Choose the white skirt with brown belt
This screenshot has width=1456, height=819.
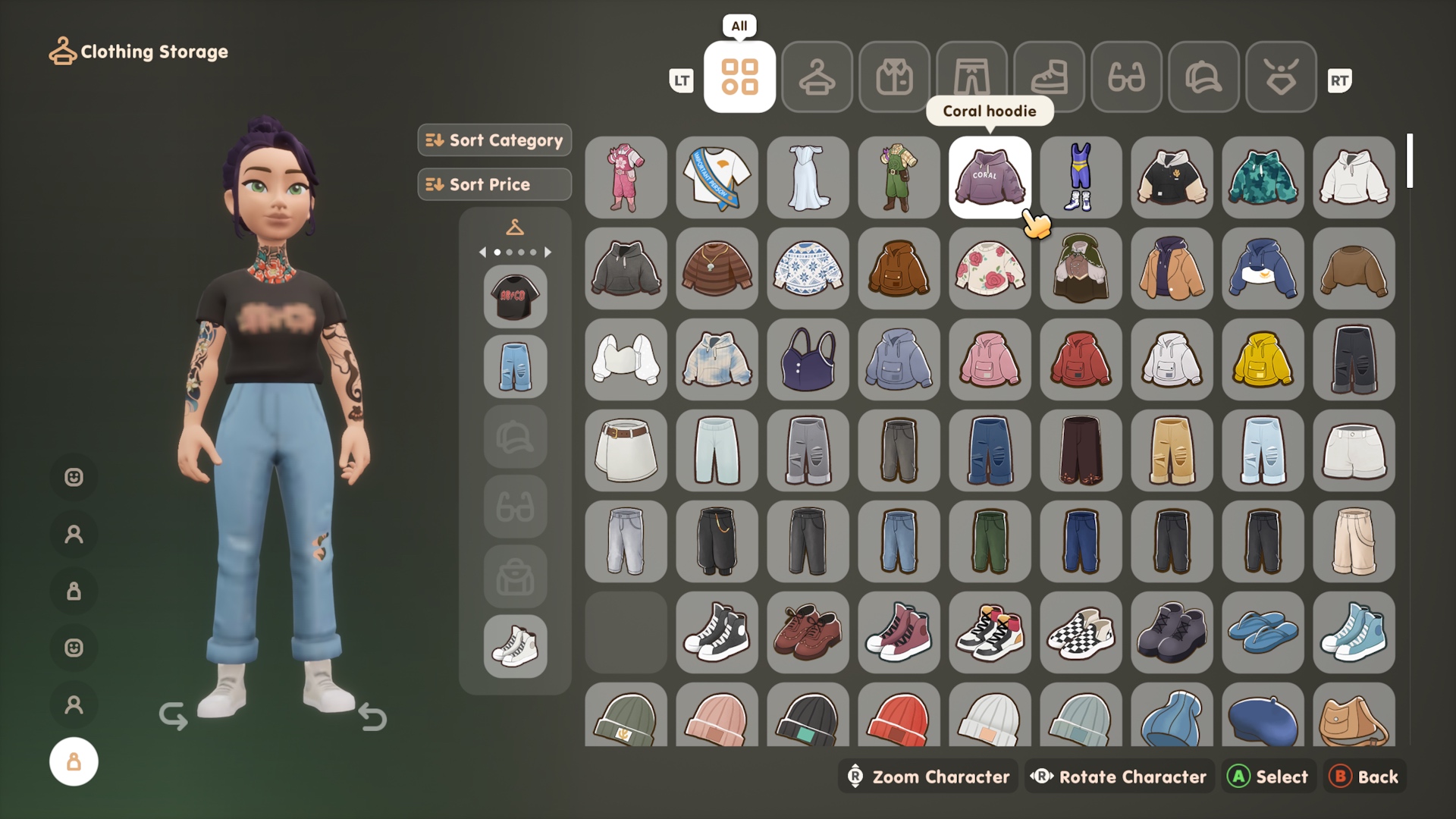(x=626, y=450)
